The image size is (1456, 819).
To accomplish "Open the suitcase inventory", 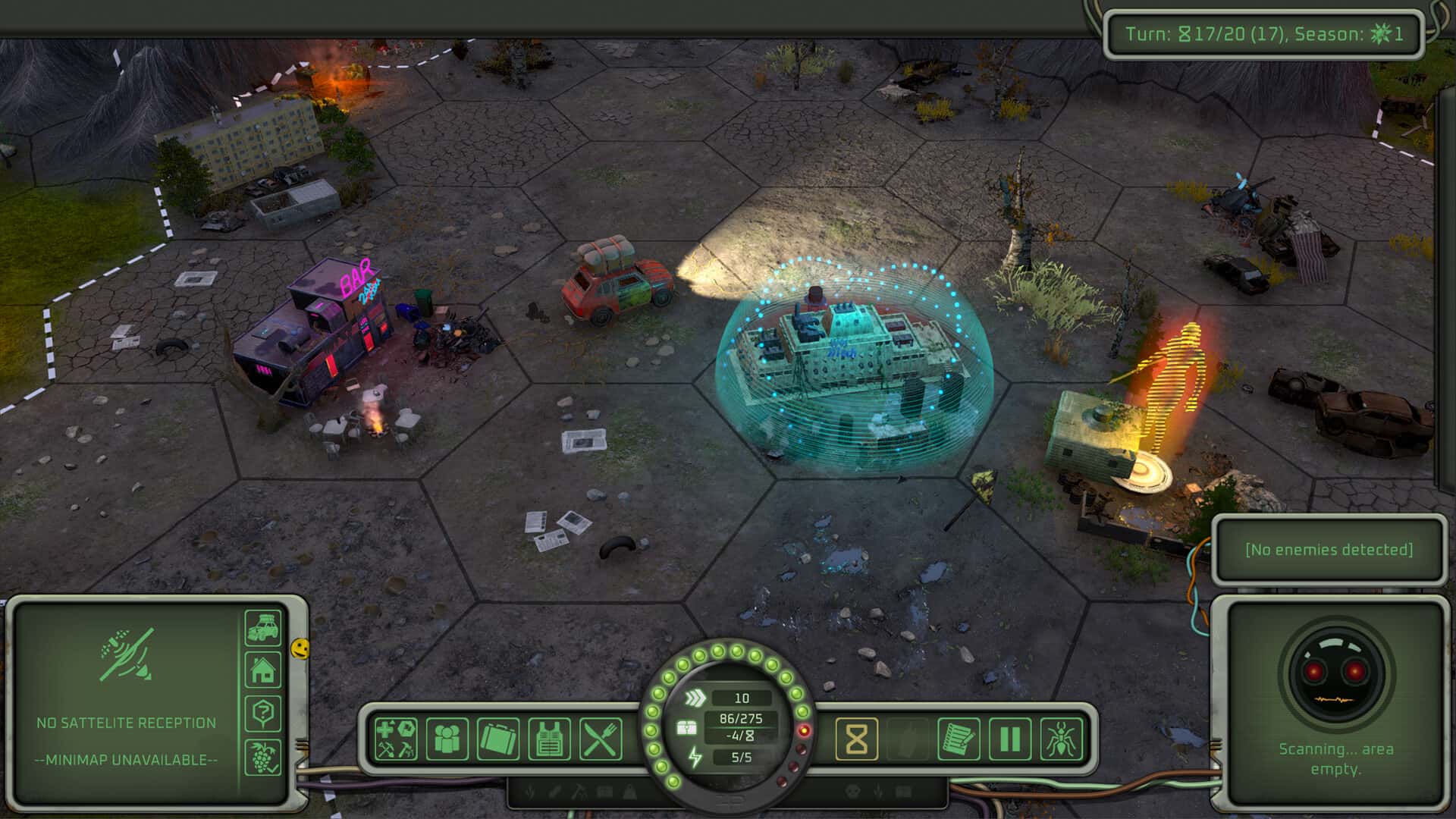I will coord(498,739).
